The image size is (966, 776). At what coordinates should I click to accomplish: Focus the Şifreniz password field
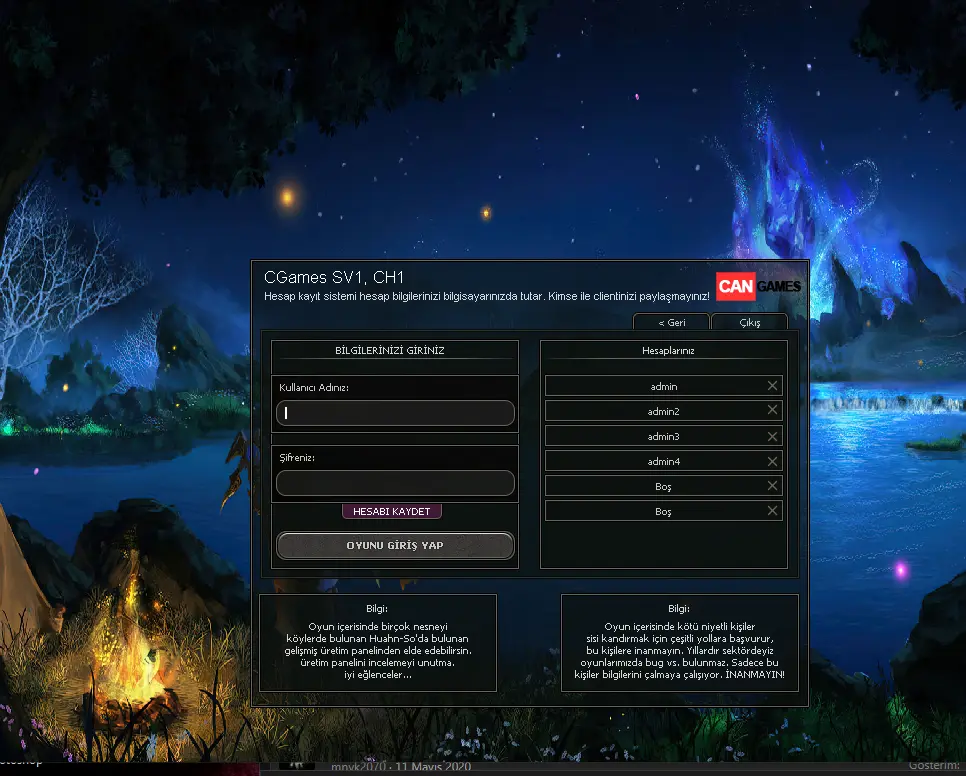click(x=395, y=483)
